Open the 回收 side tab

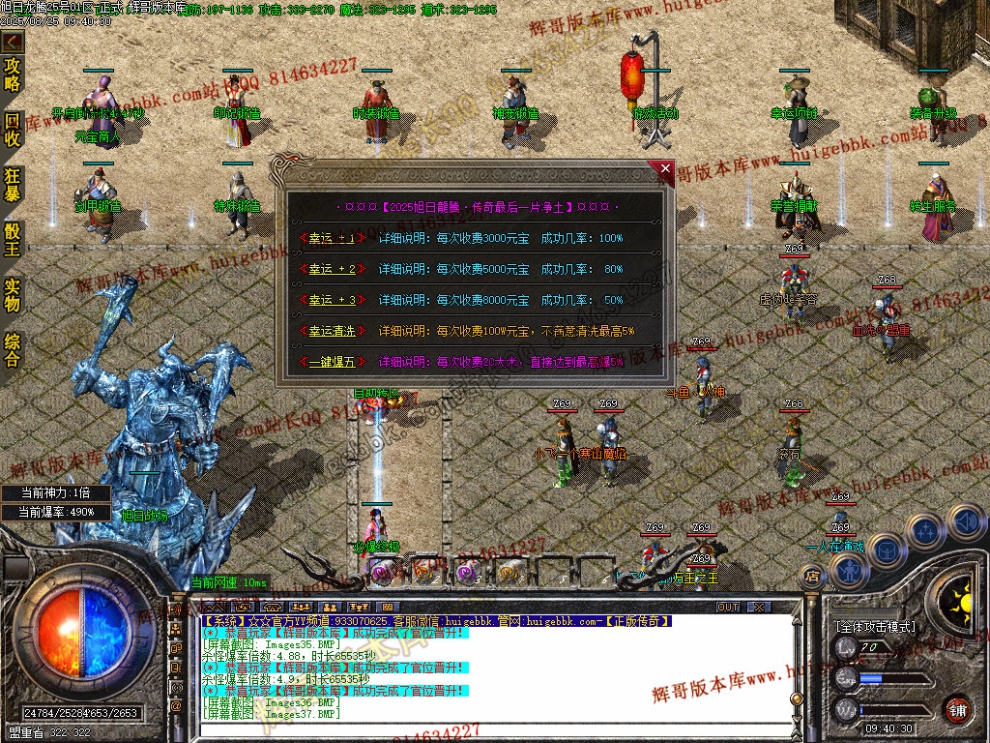12,129
